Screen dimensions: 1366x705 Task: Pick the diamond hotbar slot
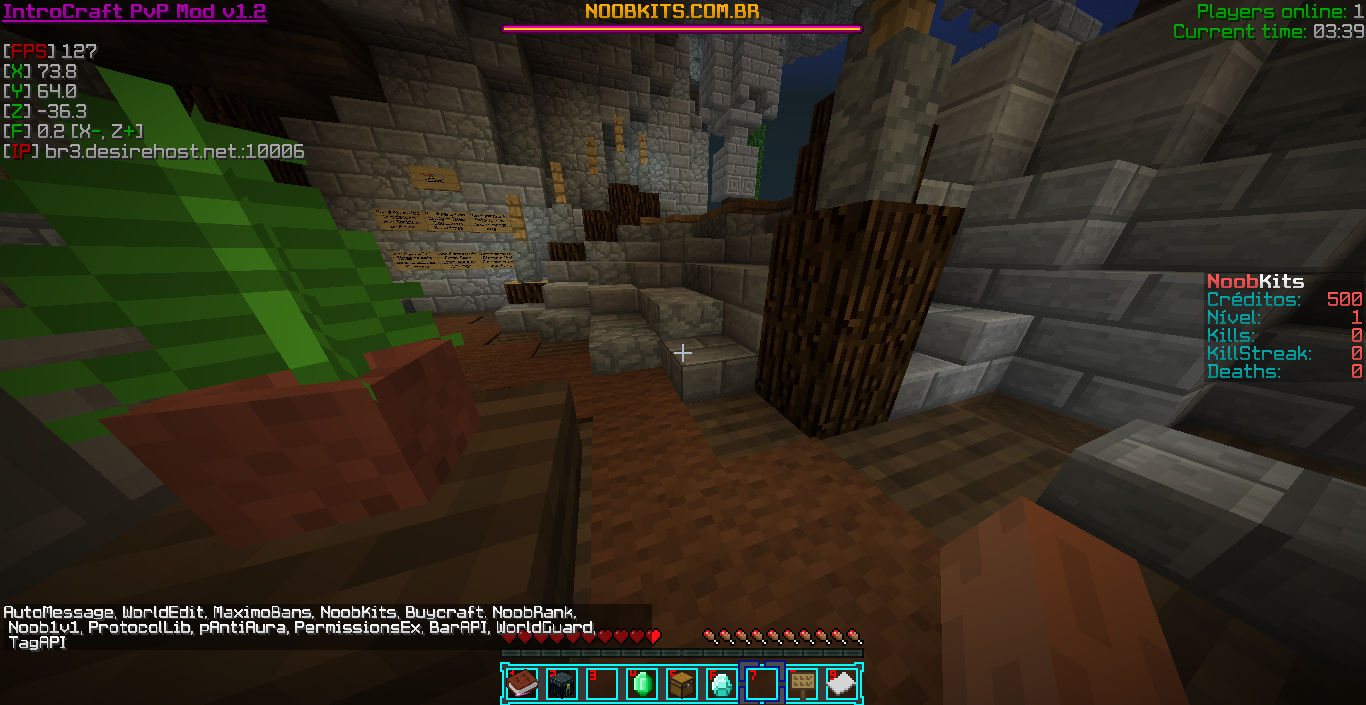[x=722, y=684]
